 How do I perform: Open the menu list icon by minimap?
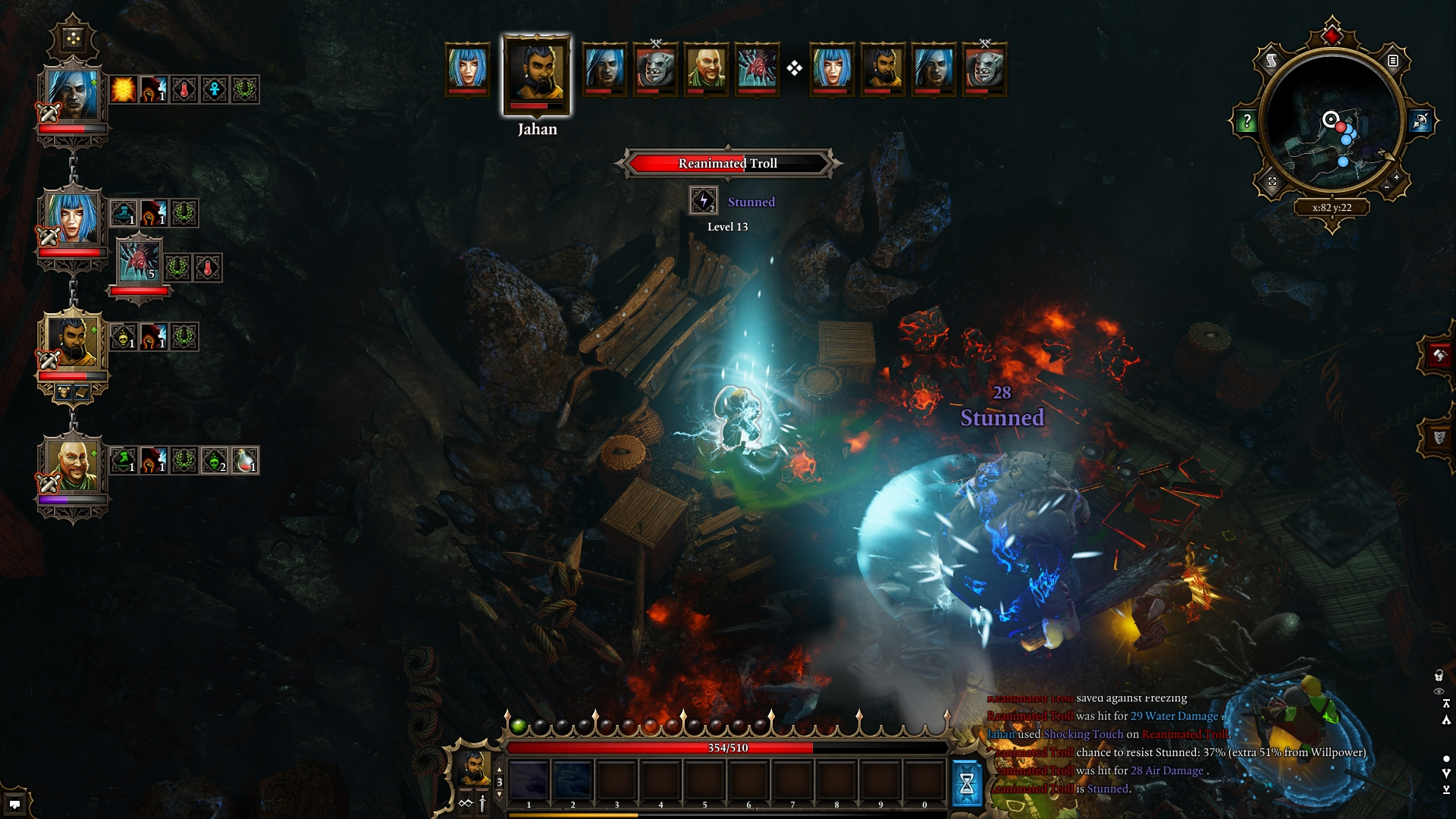1393,61
